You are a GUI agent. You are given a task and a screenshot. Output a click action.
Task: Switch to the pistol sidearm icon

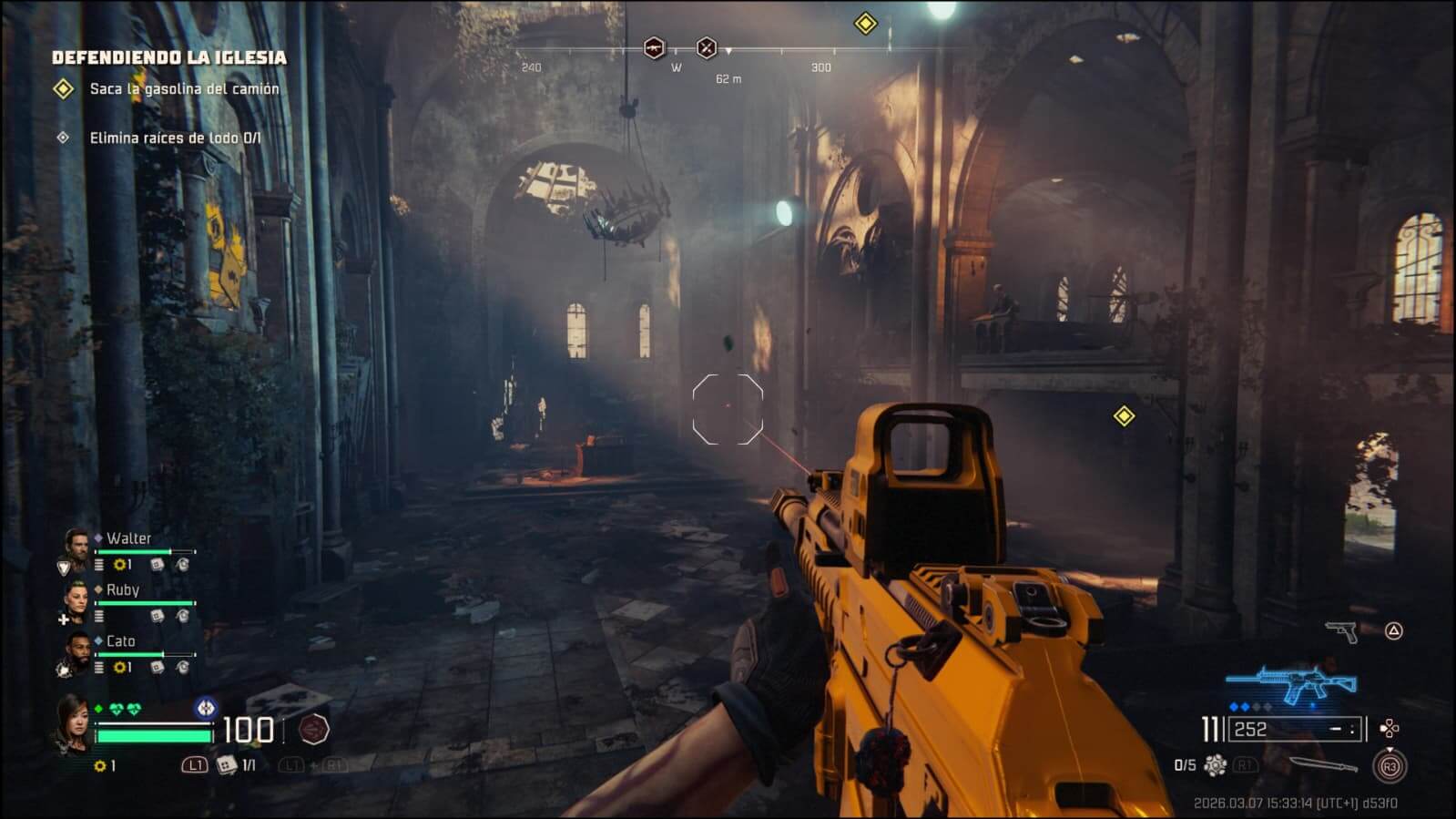pos(1340,630)
